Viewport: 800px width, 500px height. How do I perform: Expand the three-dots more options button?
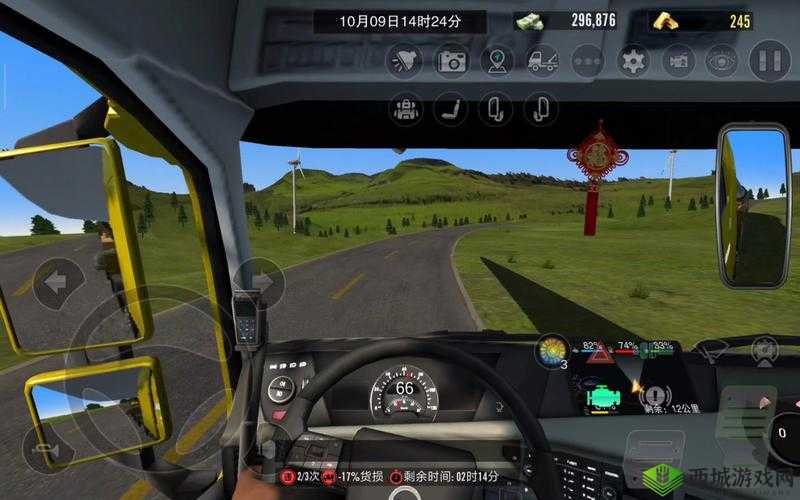(x=588, y=61)
